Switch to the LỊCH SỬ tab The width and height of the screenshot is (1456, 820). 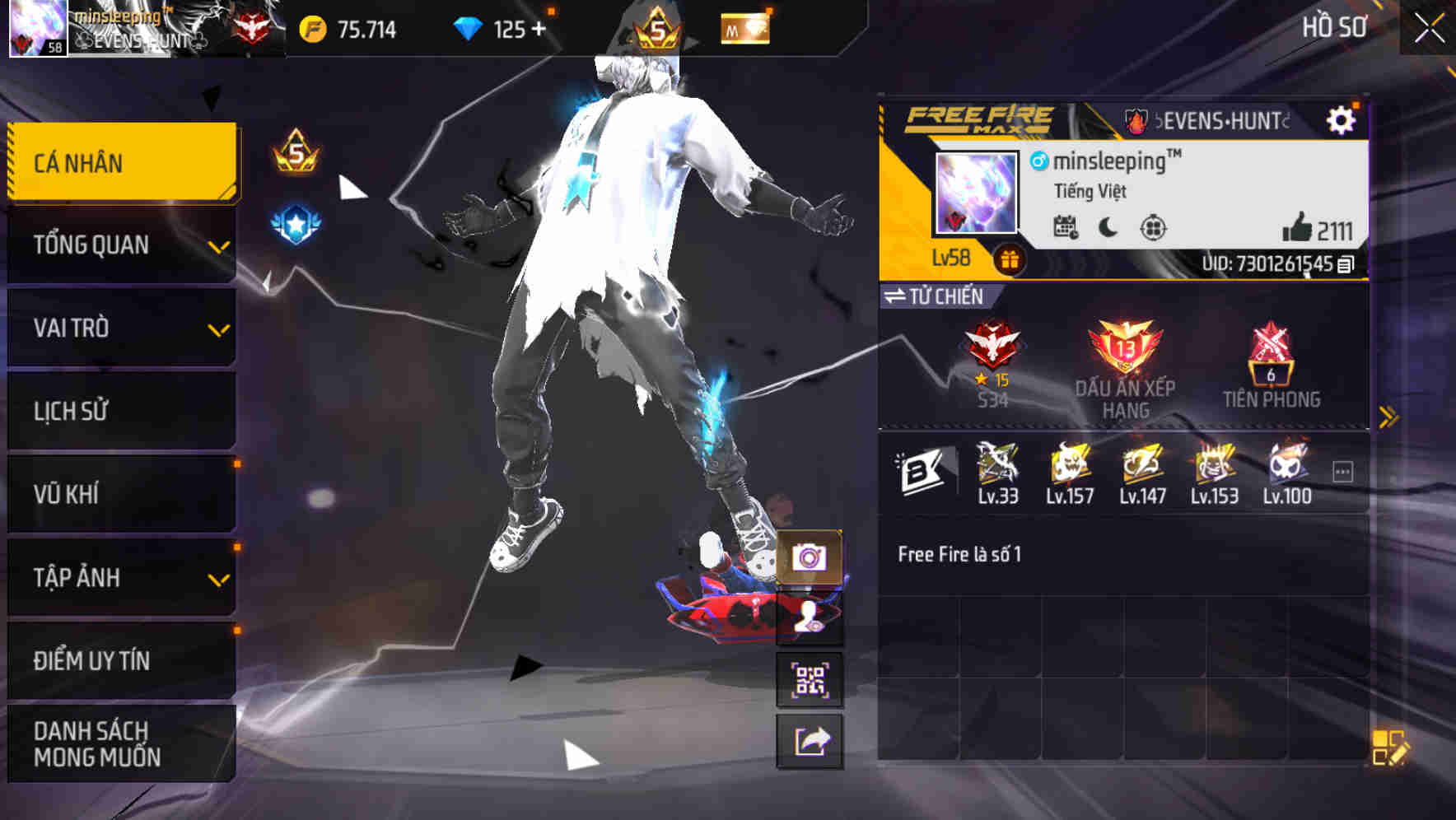click(x=120, y=411)
